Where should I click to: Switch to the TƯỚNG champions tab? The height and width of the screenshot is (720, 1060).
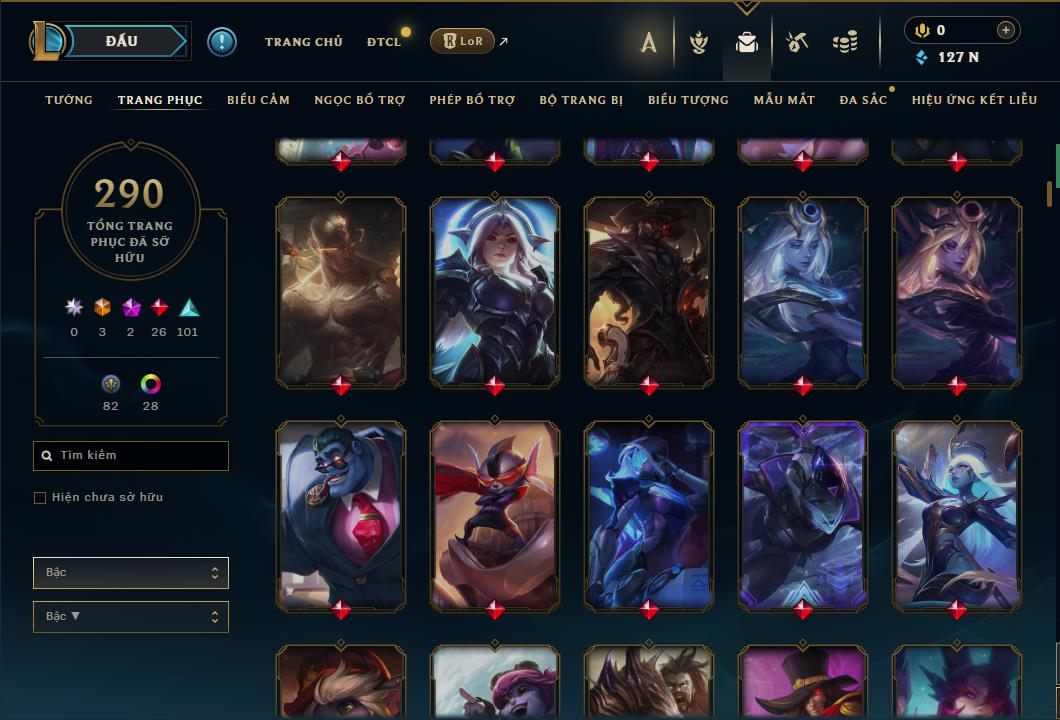[x=69, y=100]
